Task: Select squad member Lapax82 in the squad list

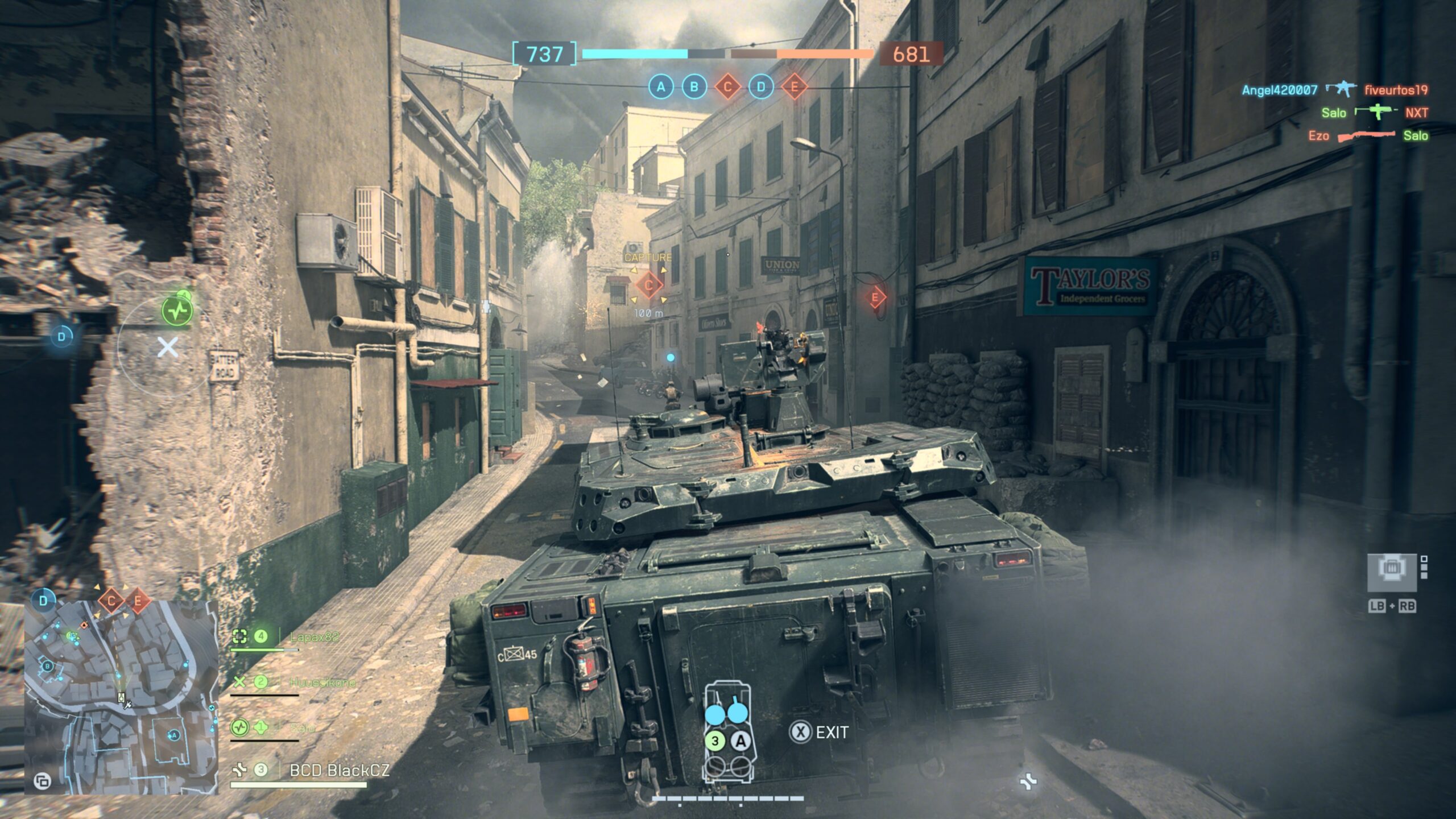Action: click(x=314, y=637)
